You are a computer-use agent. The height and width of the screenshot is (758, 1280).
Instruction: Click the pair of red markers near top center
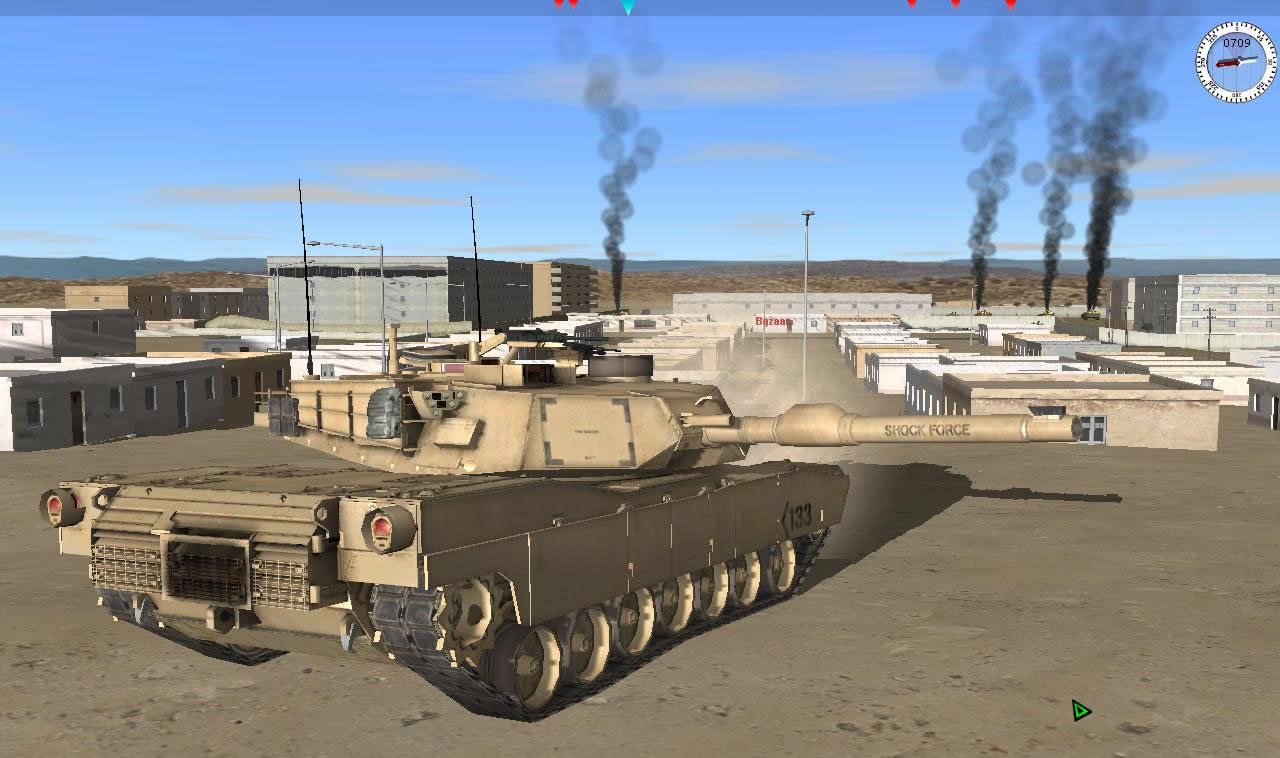[x=565, y=5]
